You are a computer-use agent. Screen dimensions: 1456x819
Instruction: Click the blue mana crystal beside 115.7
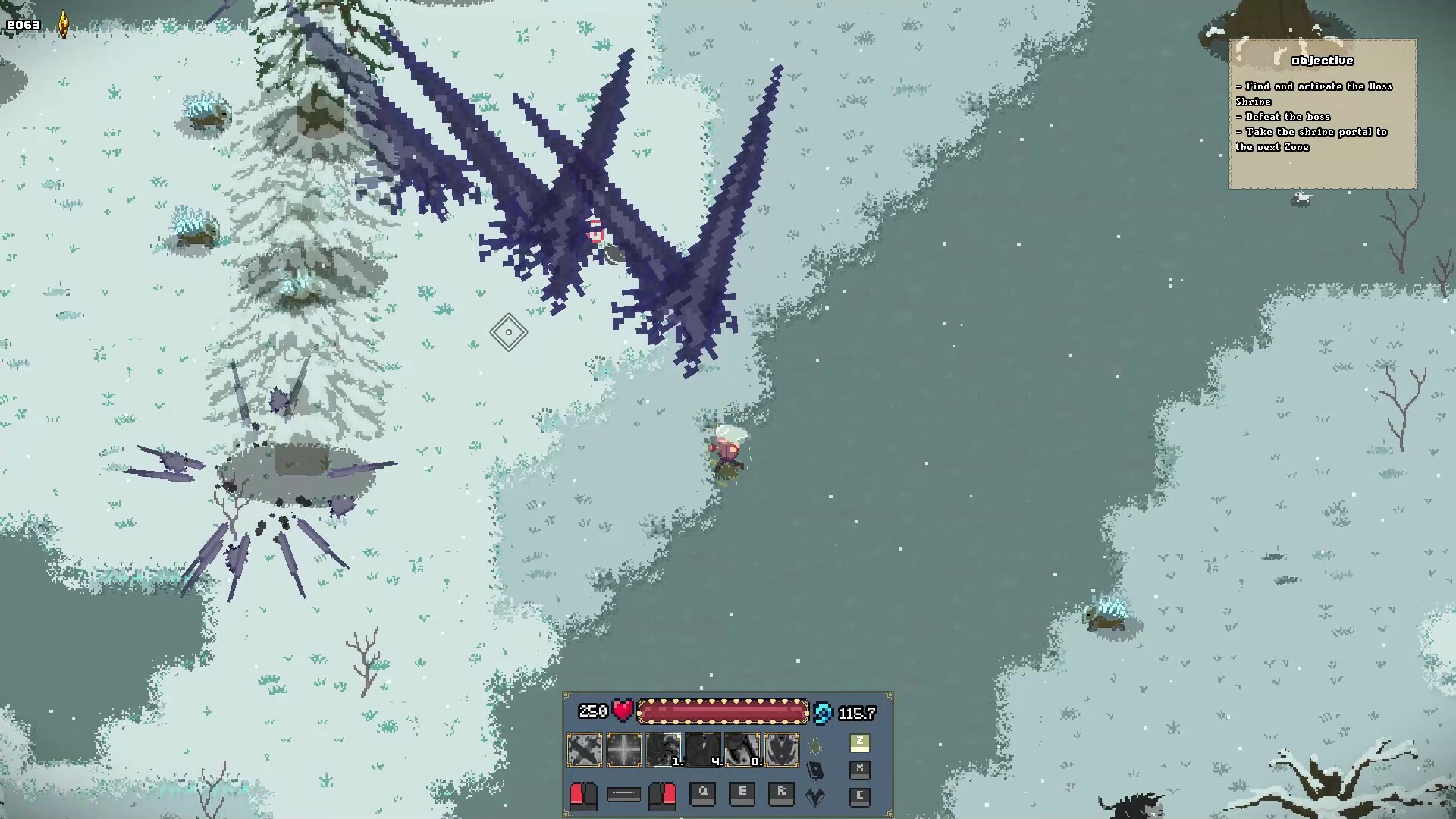pyautogui.click(x=822, y=712)
